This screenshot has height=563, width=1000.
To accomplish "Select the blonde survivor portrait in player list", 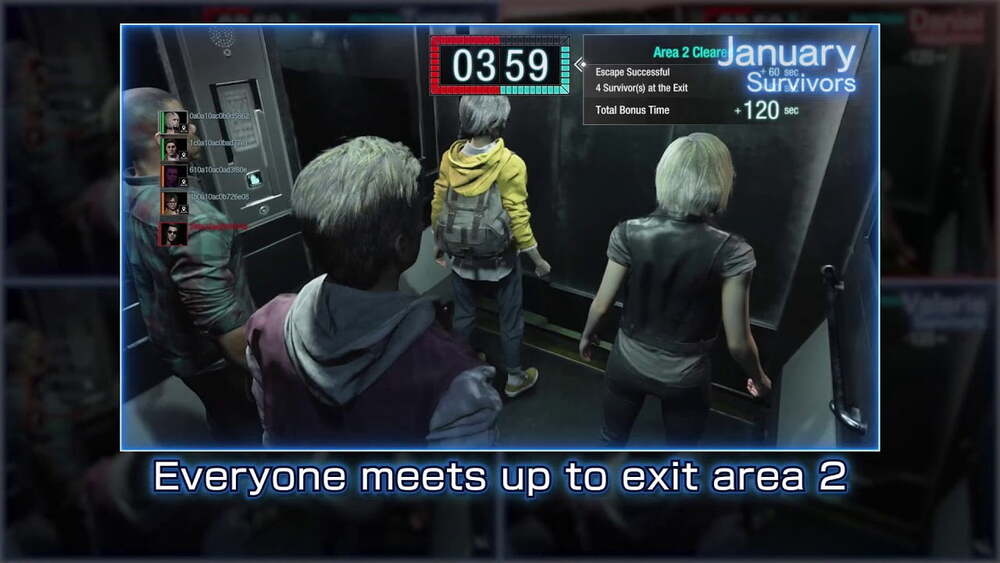I will (174, 122).
